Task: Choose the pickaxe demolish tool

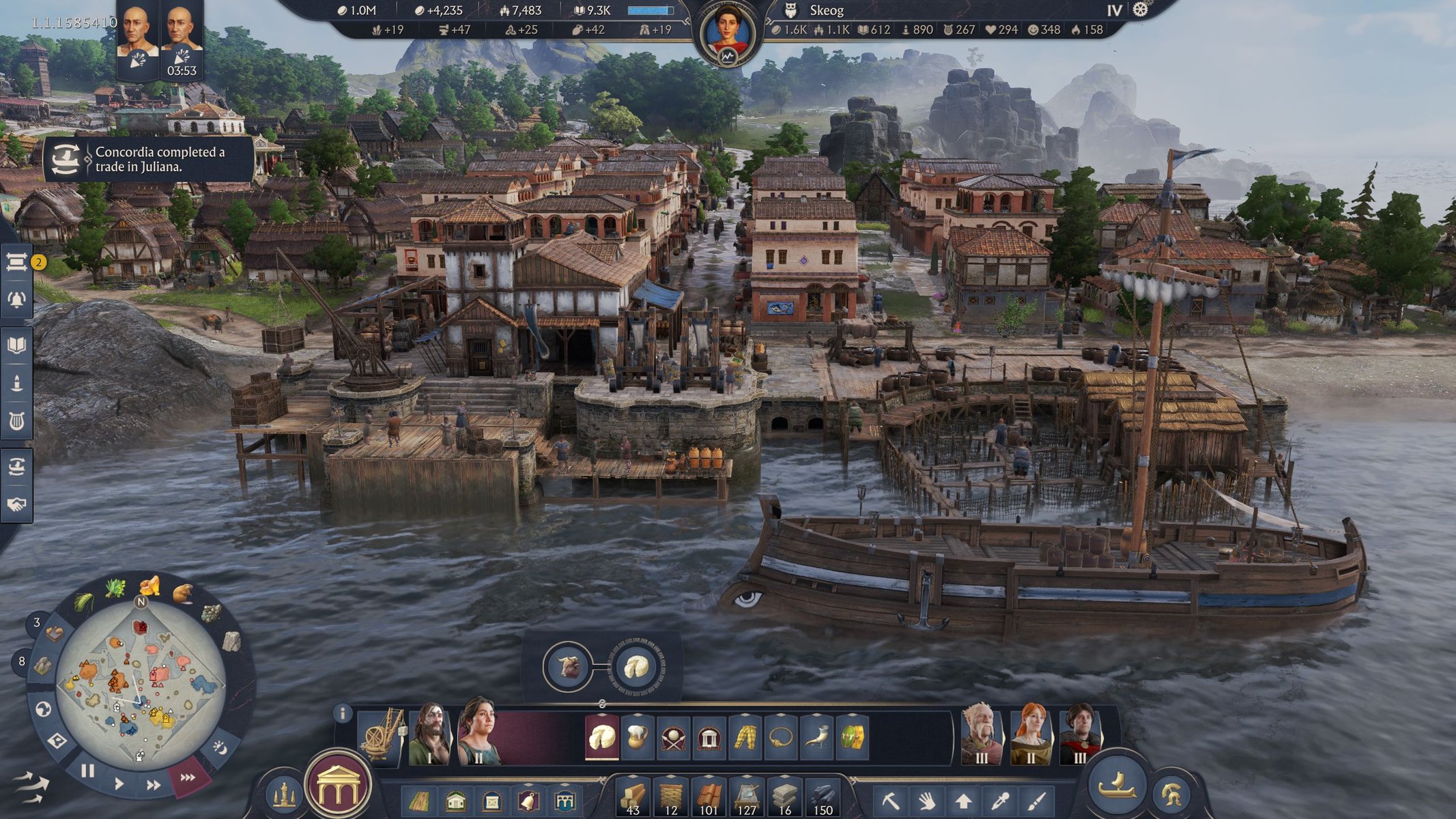Action: (891, 800)
